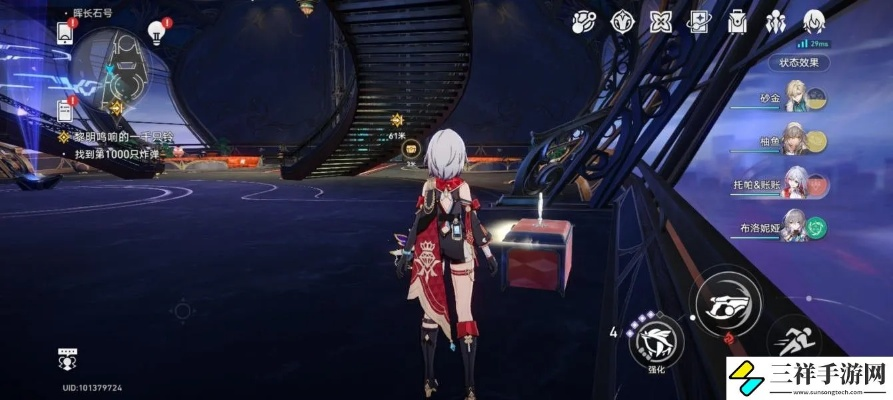The width and height of the screenshot is (893, 400).
Task: Activate the 强化 technique skill
Action: (x=659, y=341)
